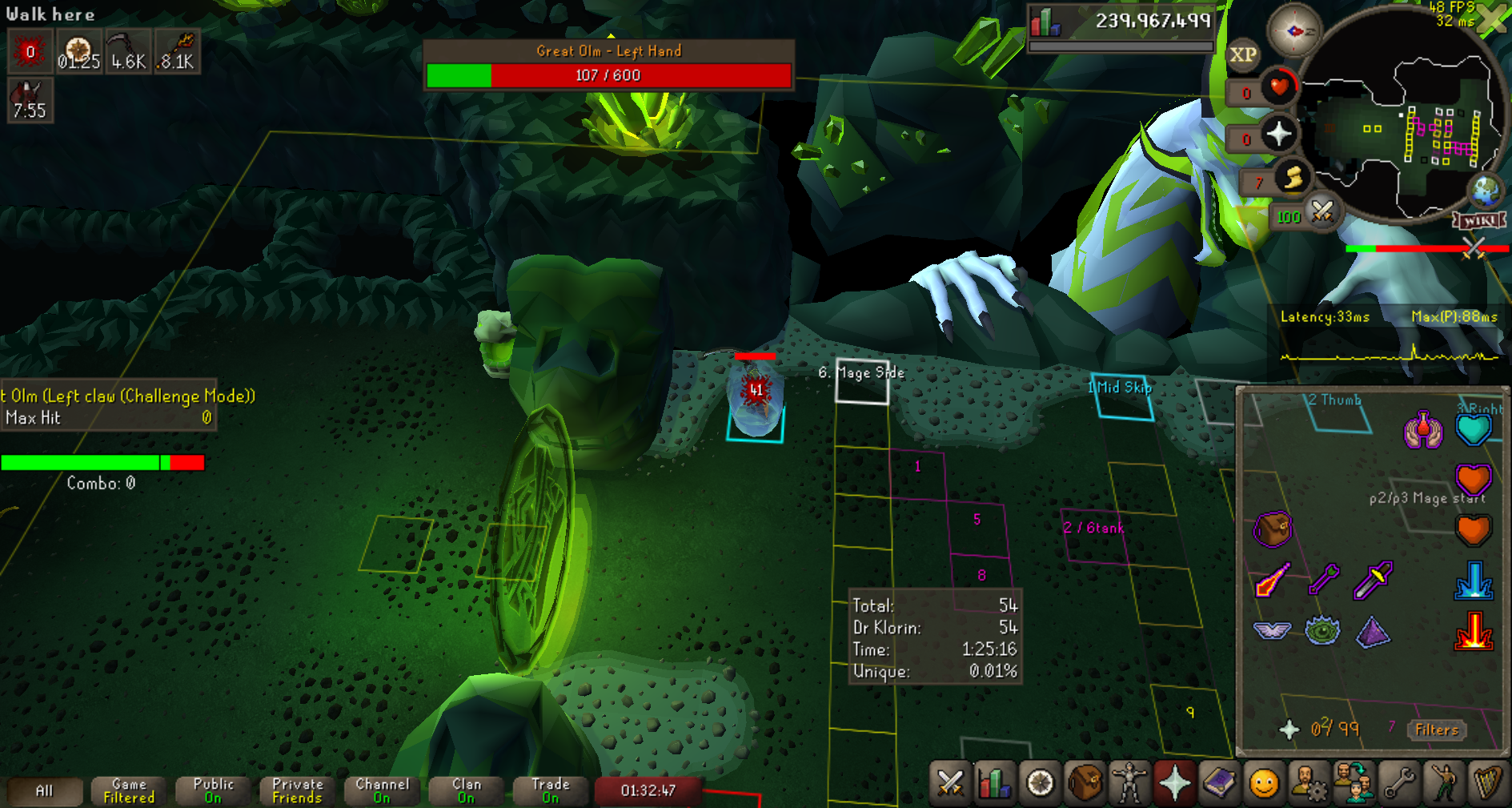The image size is (1512, 808).
Task: Open the worn equipment tab
Action: [1129, 782]
